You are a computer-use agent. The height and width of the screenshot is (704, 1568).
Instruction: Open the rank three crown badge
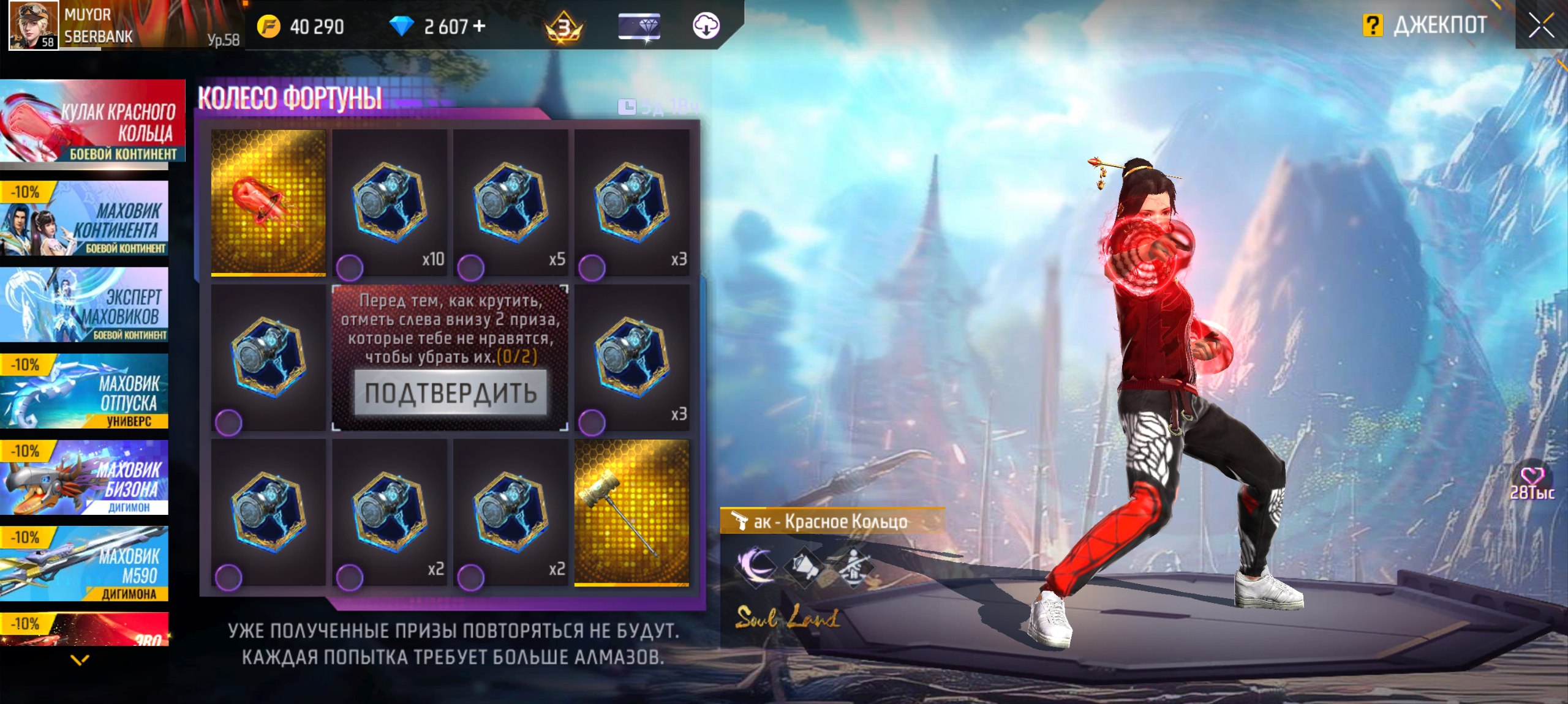(x=563, y=27)
